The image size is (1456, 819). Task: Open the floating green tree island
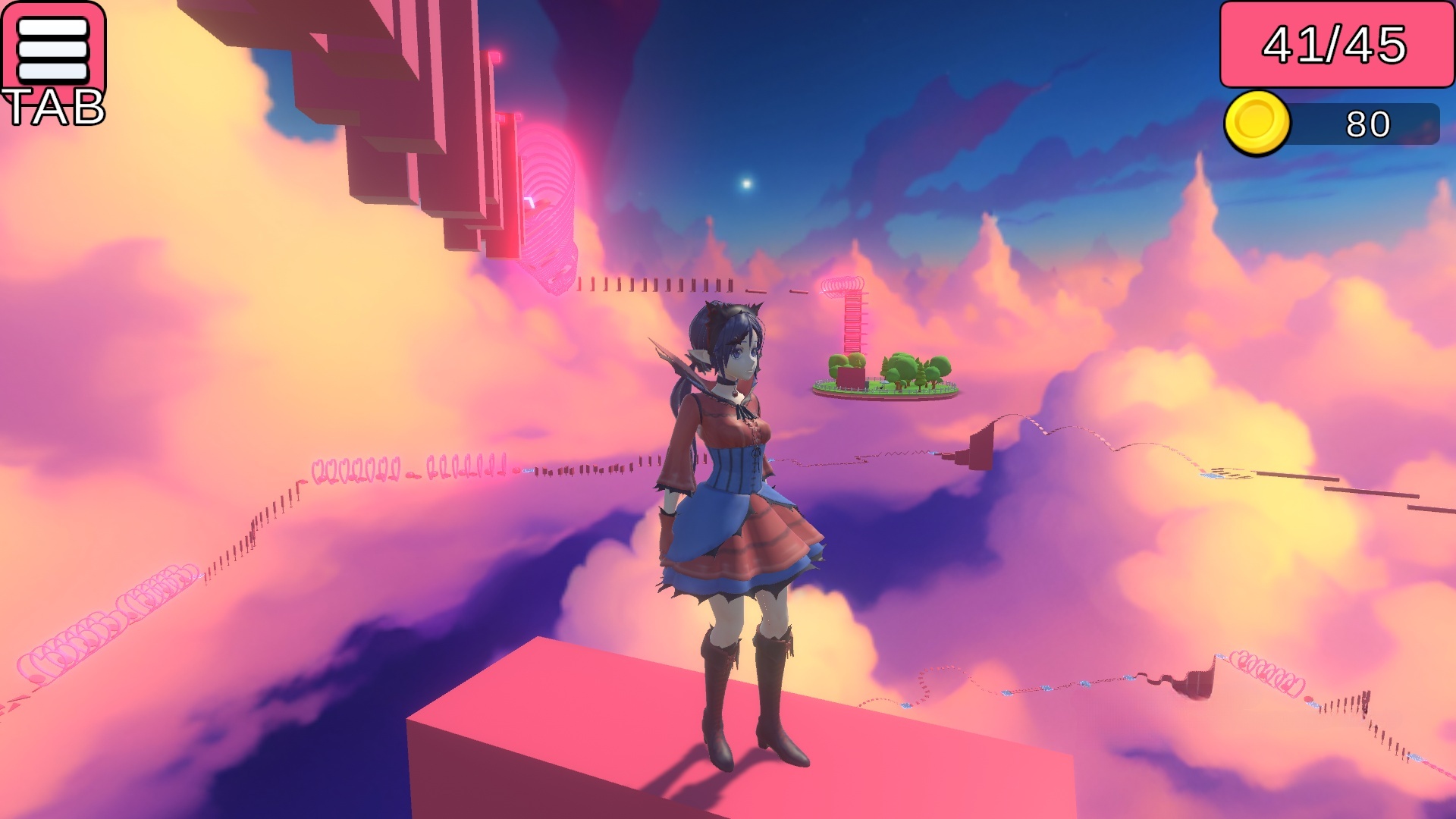891,375
